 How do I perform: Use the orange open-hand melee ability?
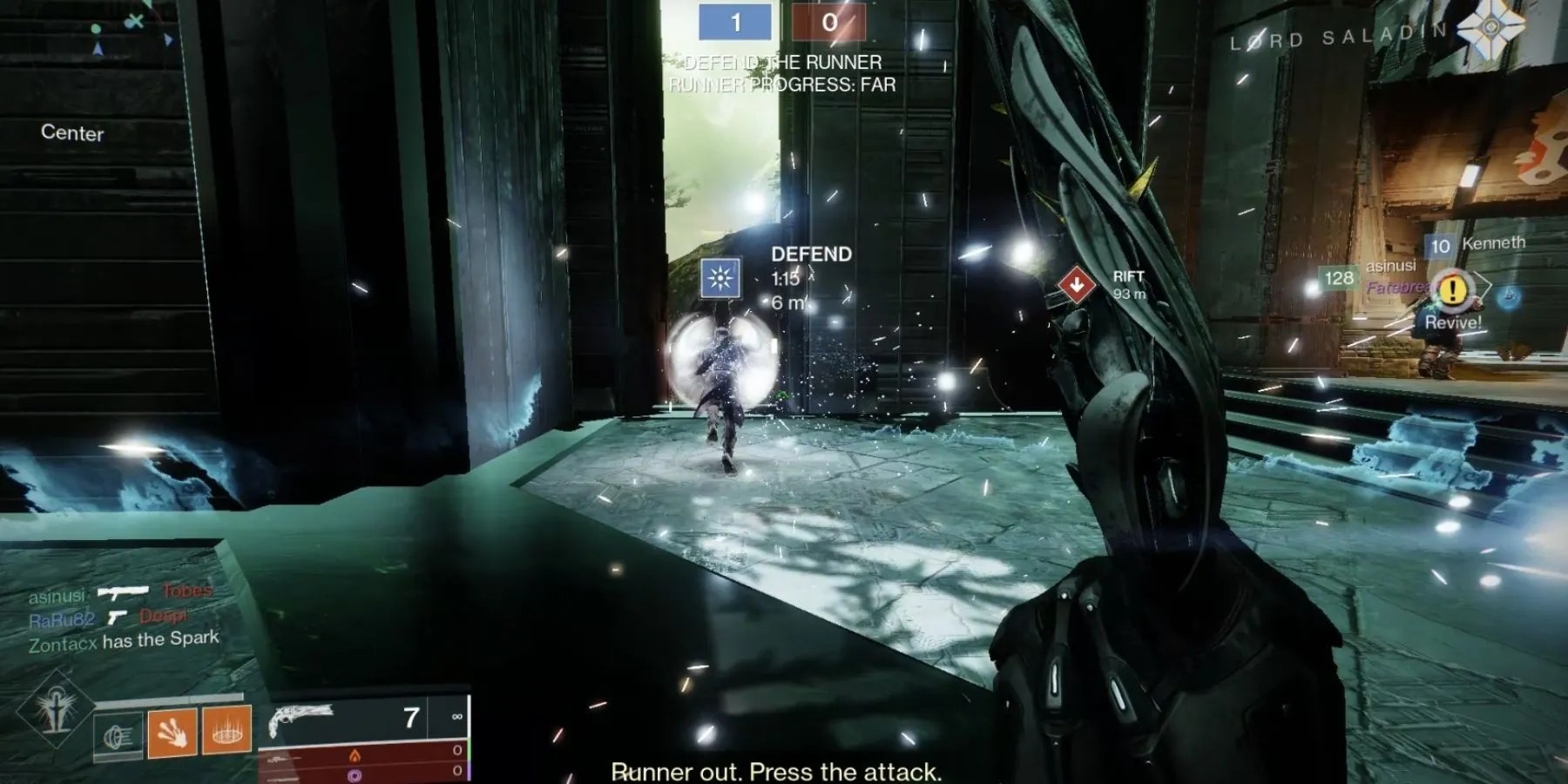click(x=172, y=731)
